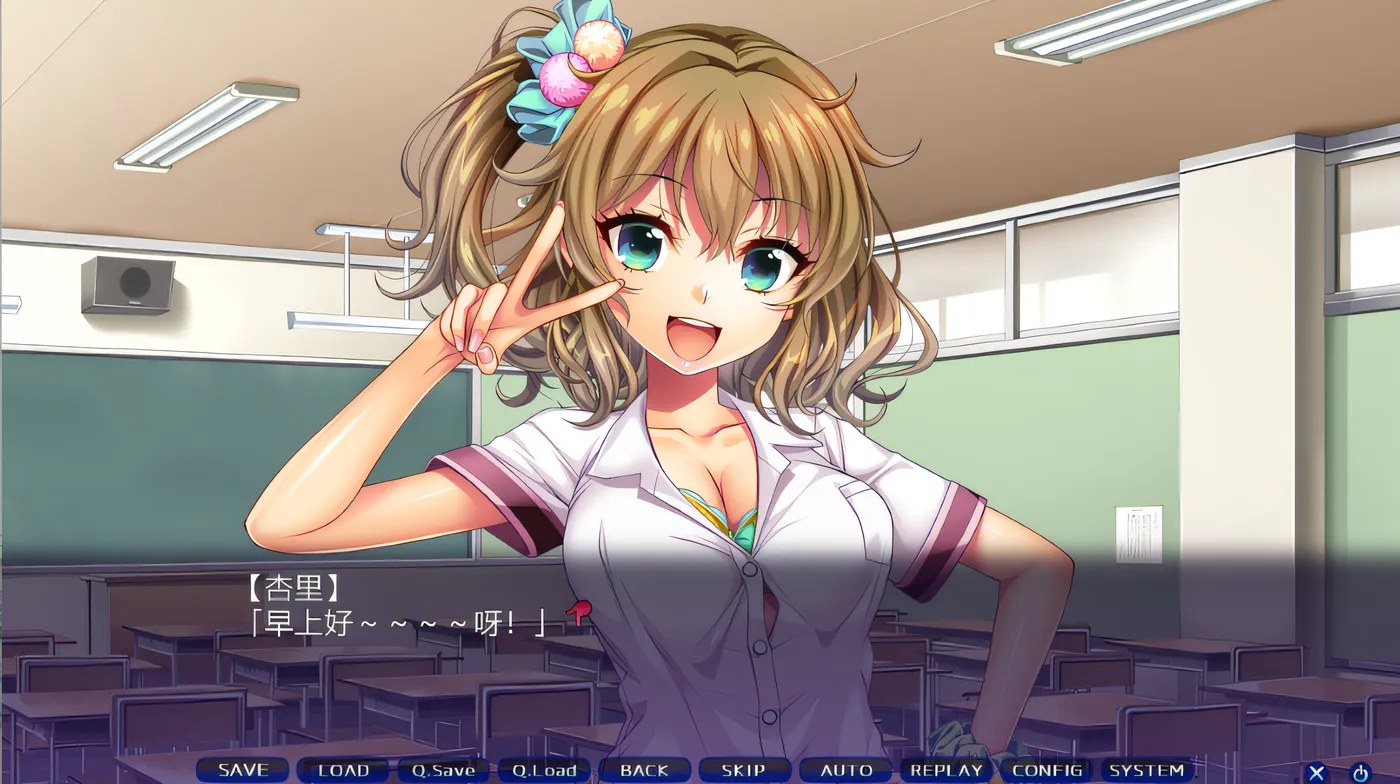Quick load with Q.Load
Image resolution: width=1400 pixels, height=784 pixels.
click(544, 770)
